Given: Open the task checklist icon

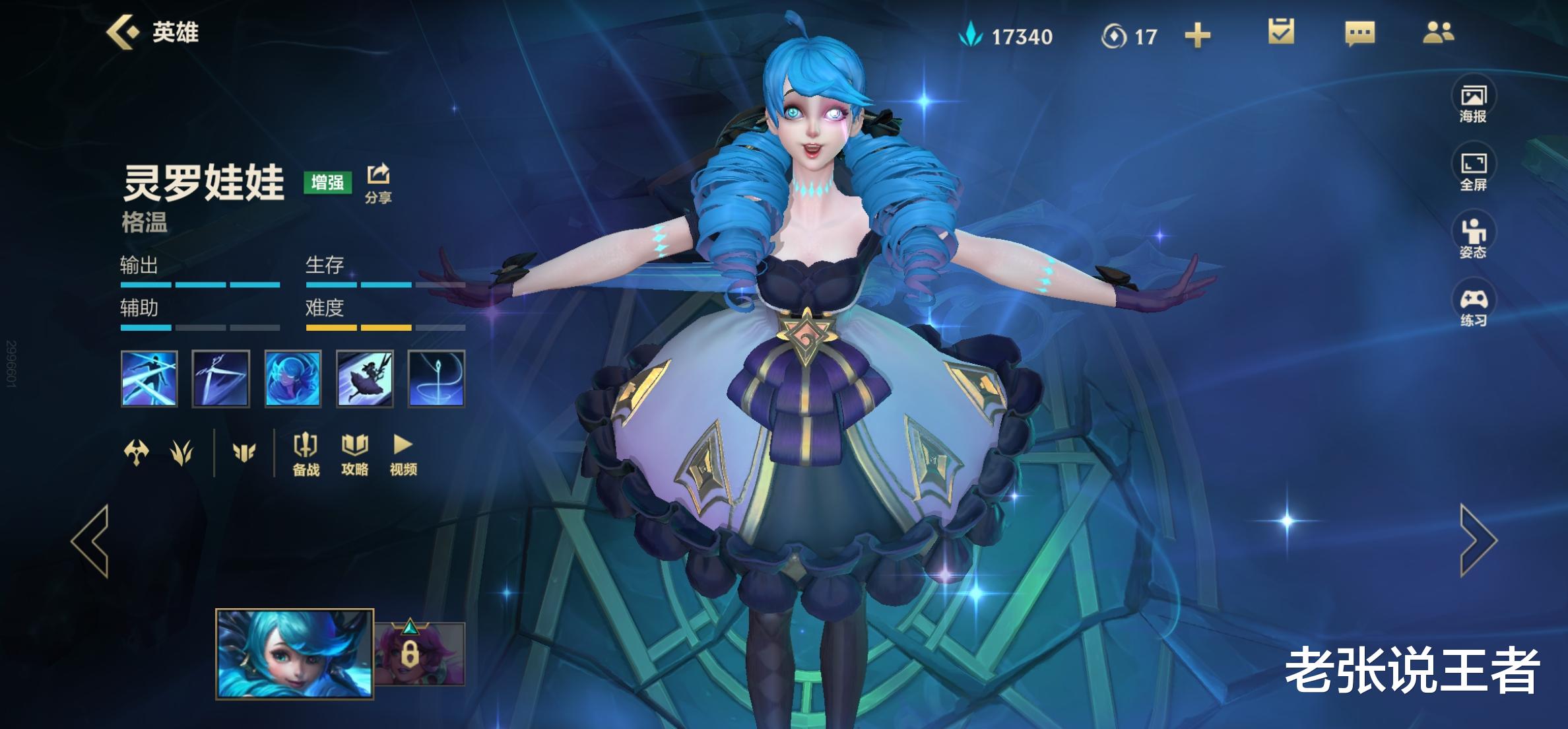Looking at the screenshot, I should point(1281,32).
